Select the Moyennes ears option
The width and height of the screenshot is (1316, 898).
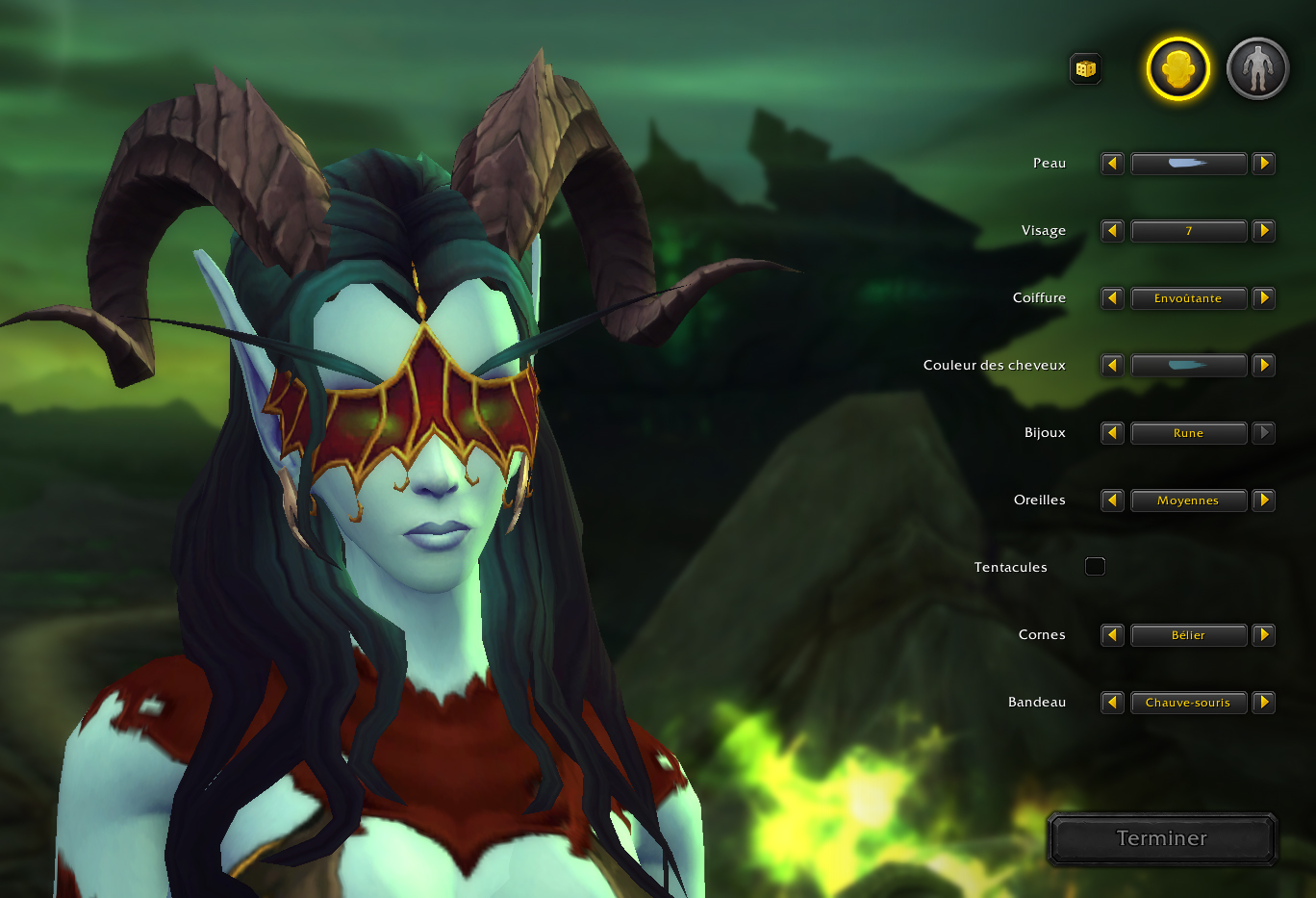[x=1189, y=500]
